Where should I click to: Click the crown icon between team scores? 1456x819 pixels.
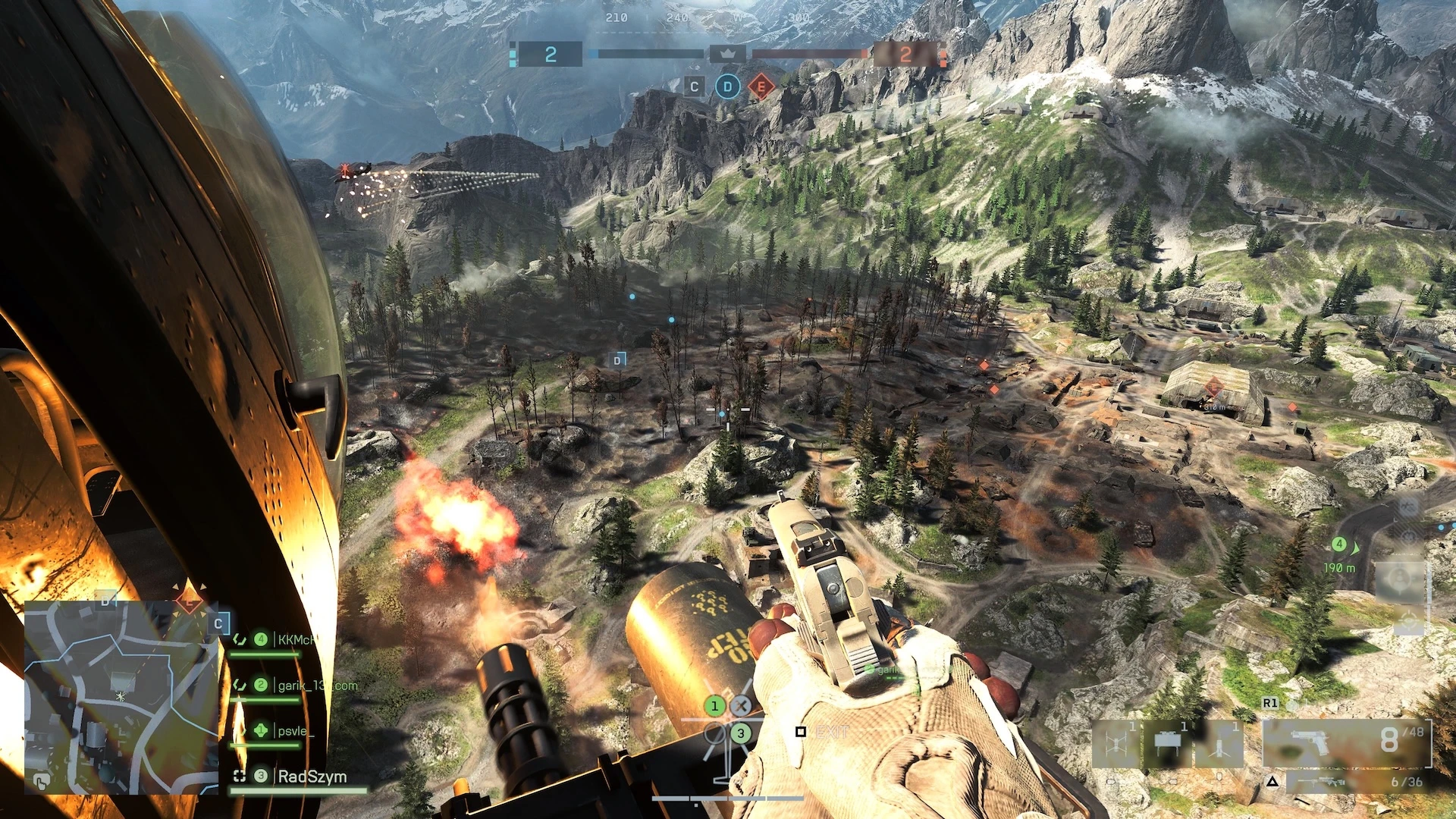(727, 54)
